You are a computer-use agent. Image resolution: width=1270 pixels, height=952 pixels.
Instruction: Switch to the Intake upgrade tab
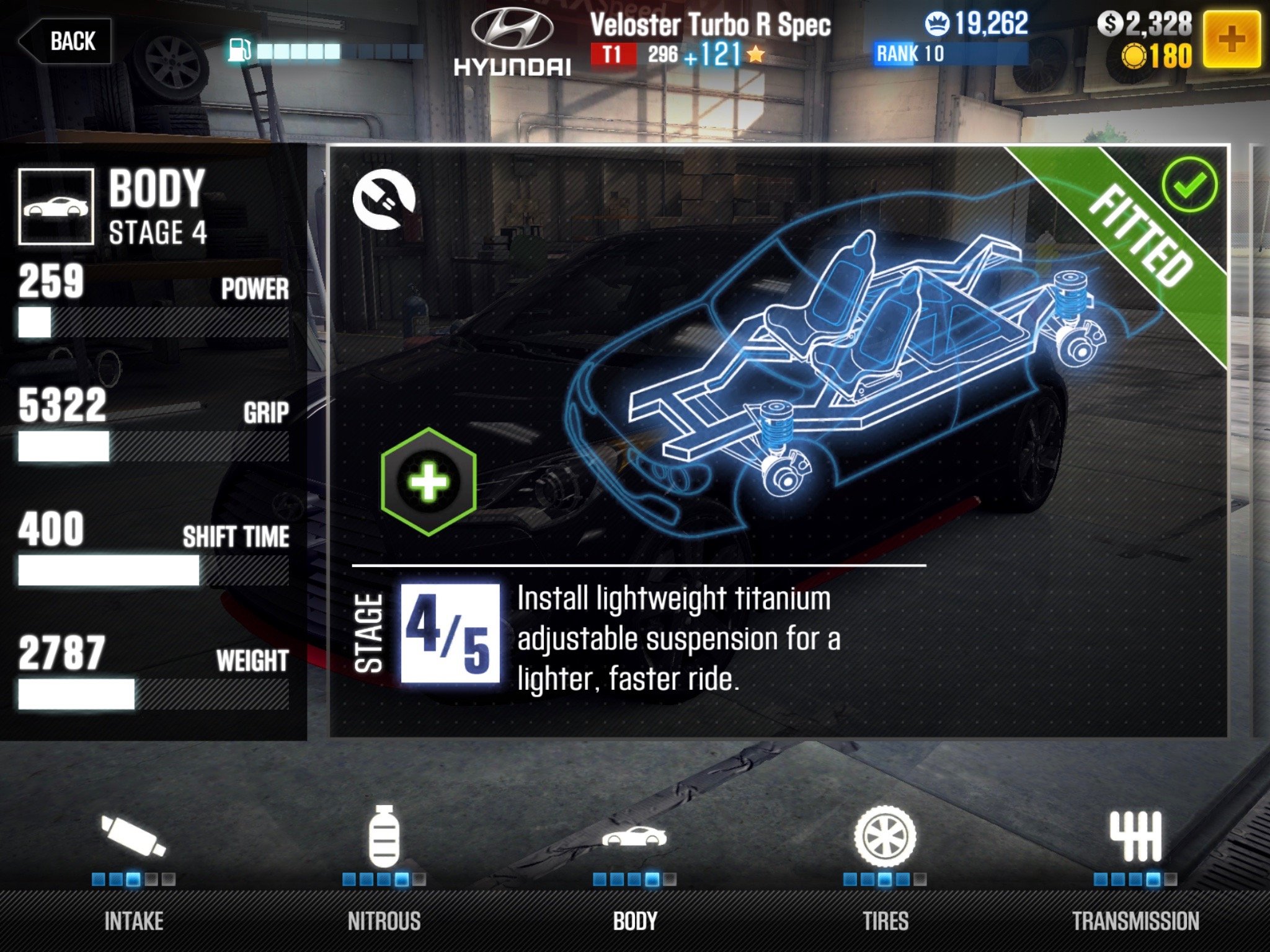tap(134, 868)
